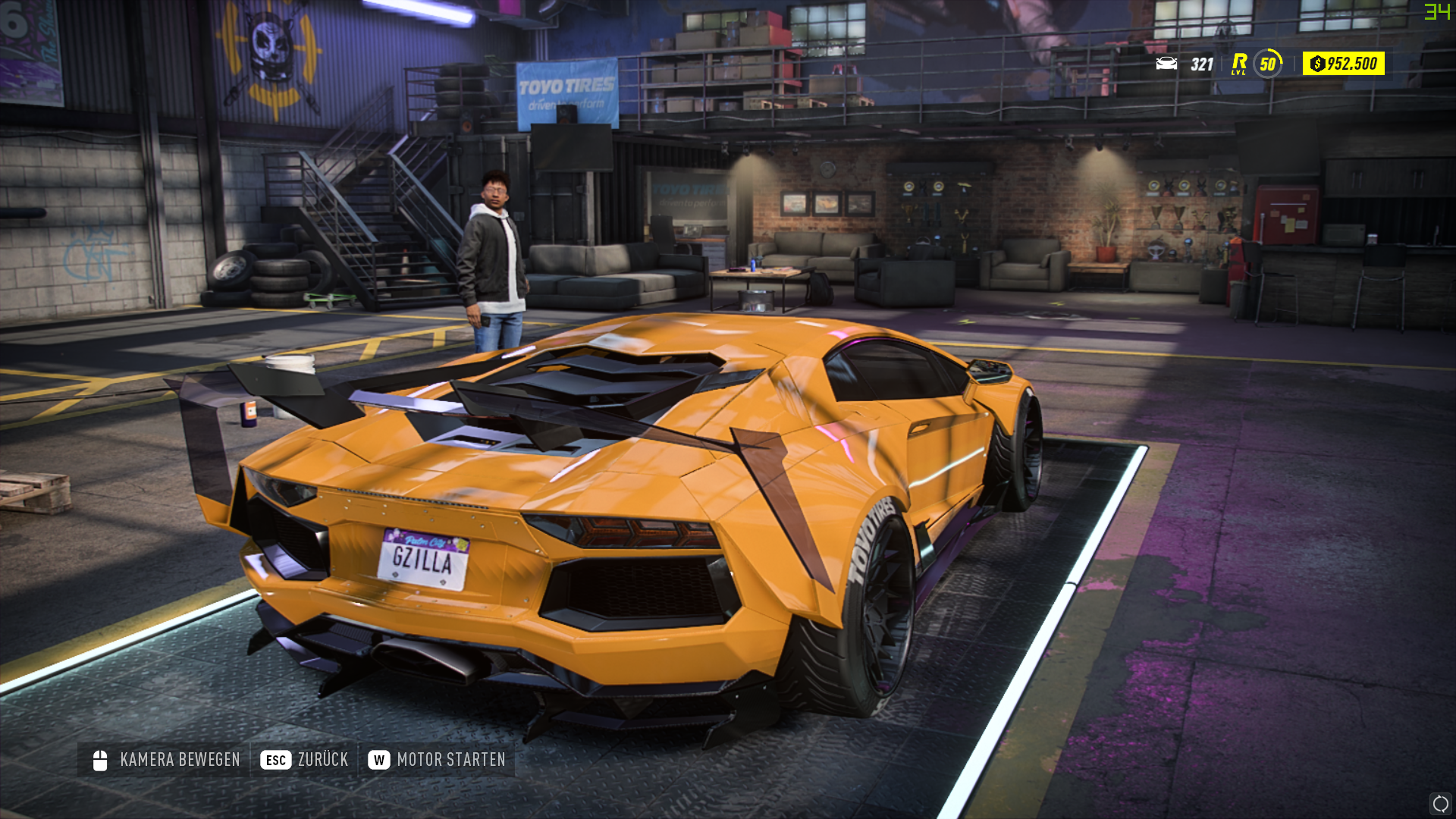Click the garage car count 321

[1201, 64]
